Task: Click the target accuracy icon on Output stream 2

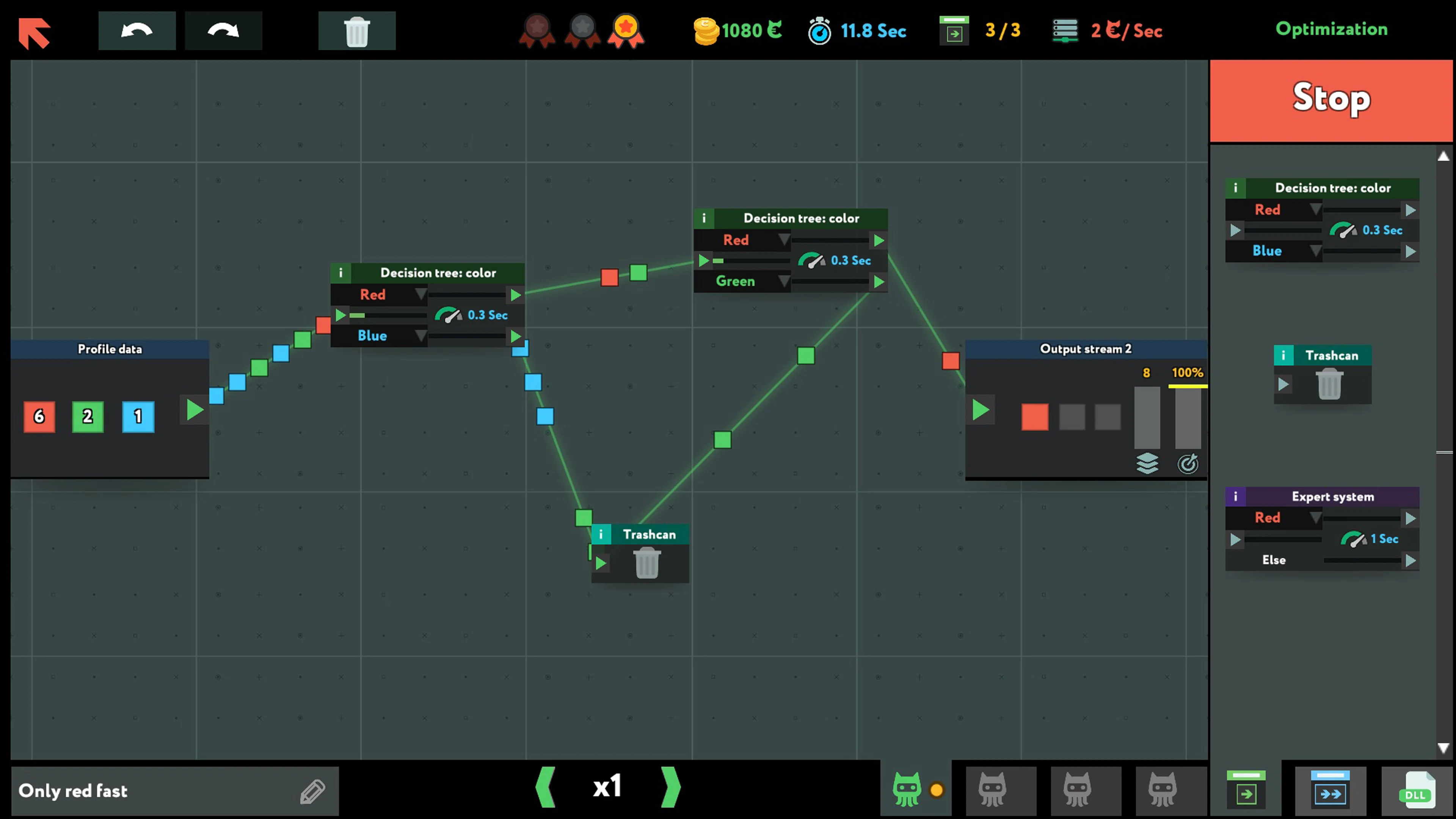Action: point(1189,463)
